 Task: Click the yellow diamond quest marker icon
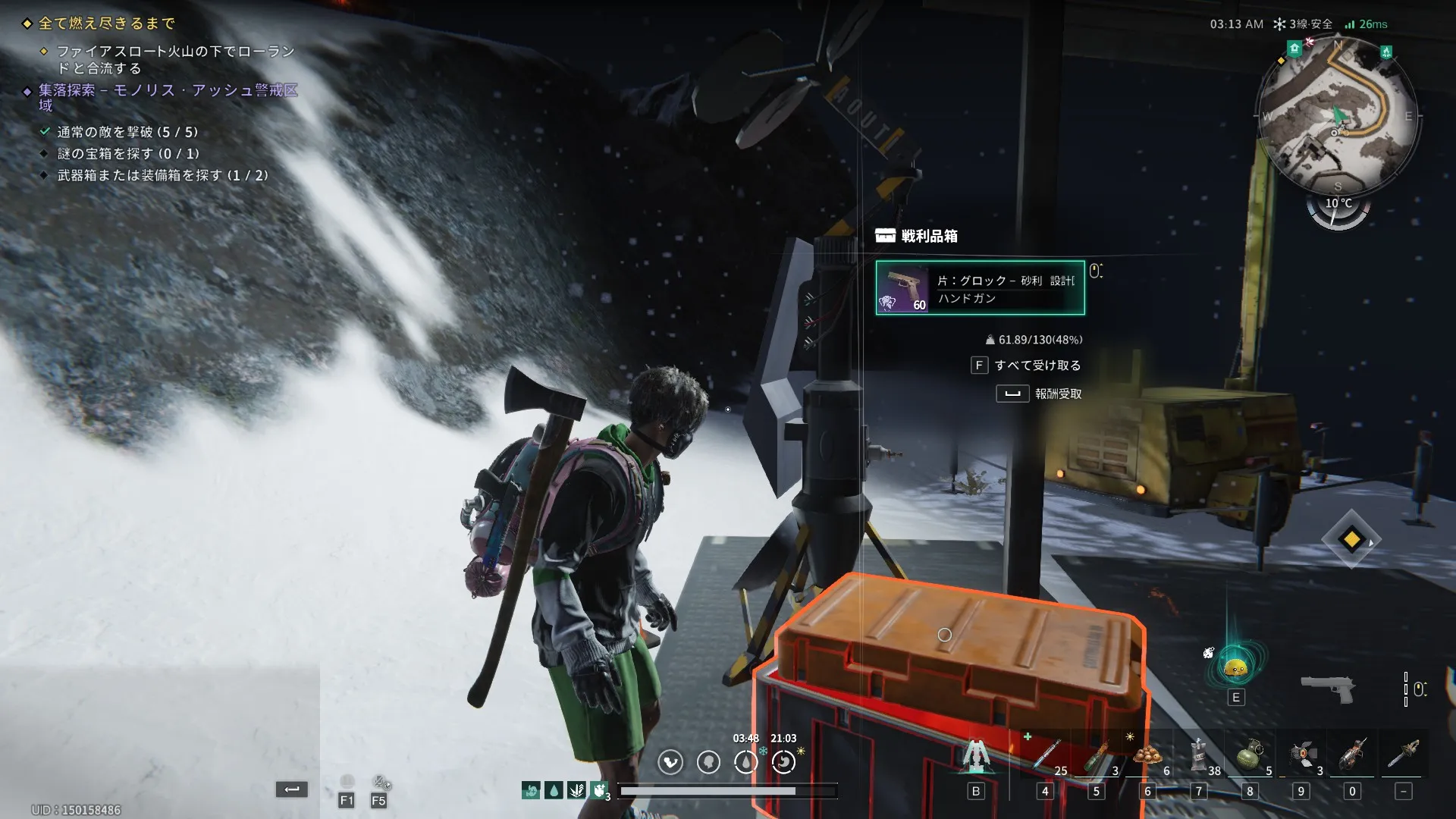point(1351,540)
